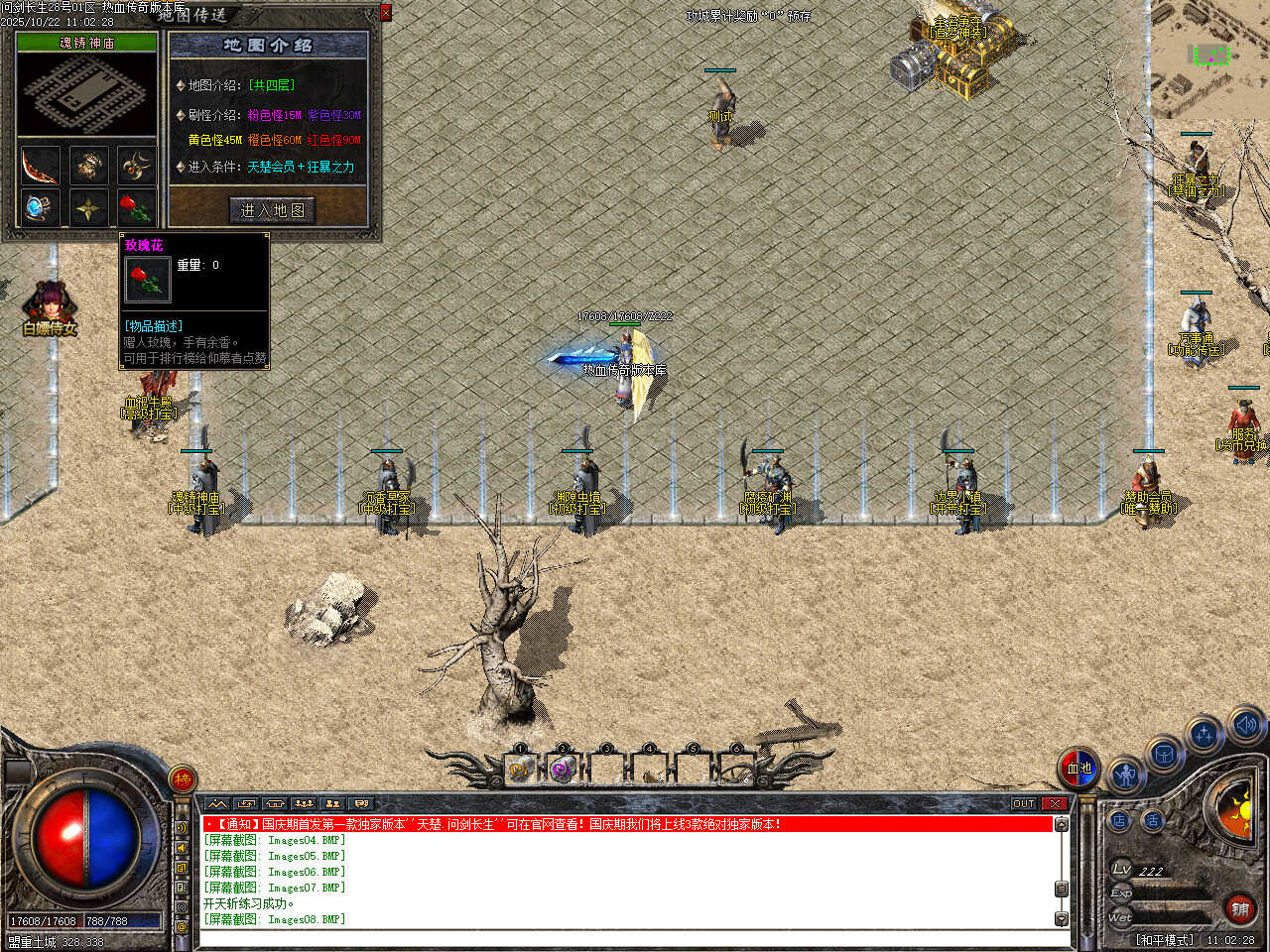
Task: Open the 血池 blood pool button
Action: coord(1079,768)
